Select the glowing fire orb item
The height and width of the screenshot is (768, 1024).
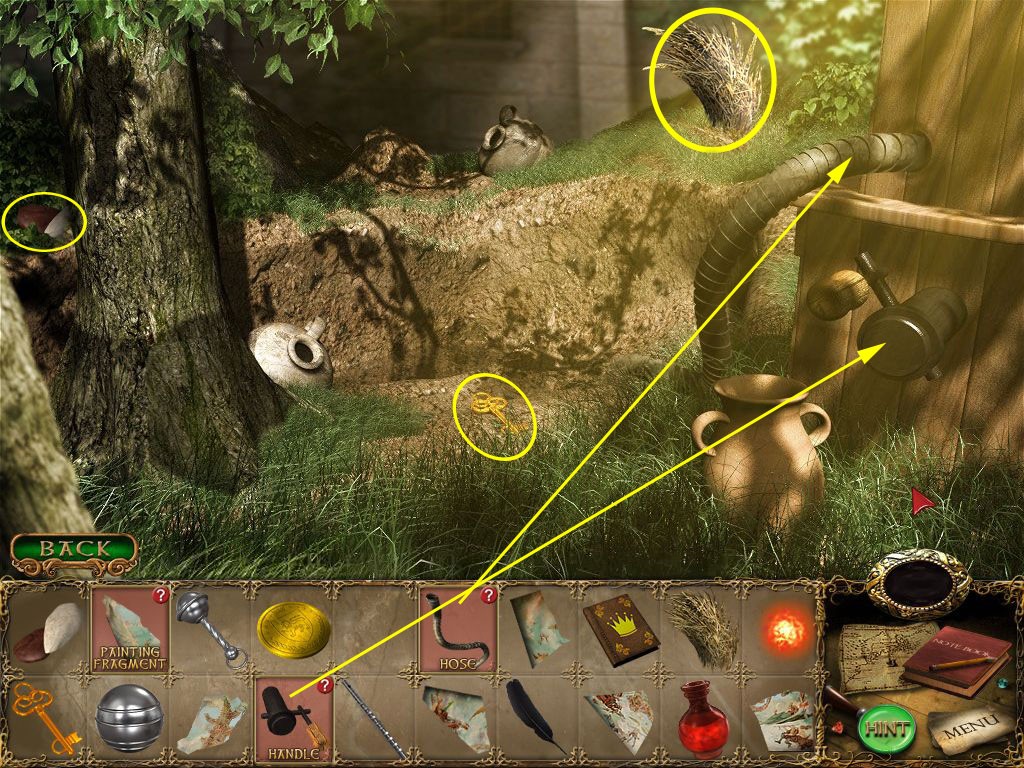pyautogui.click(x=784, y=631)
